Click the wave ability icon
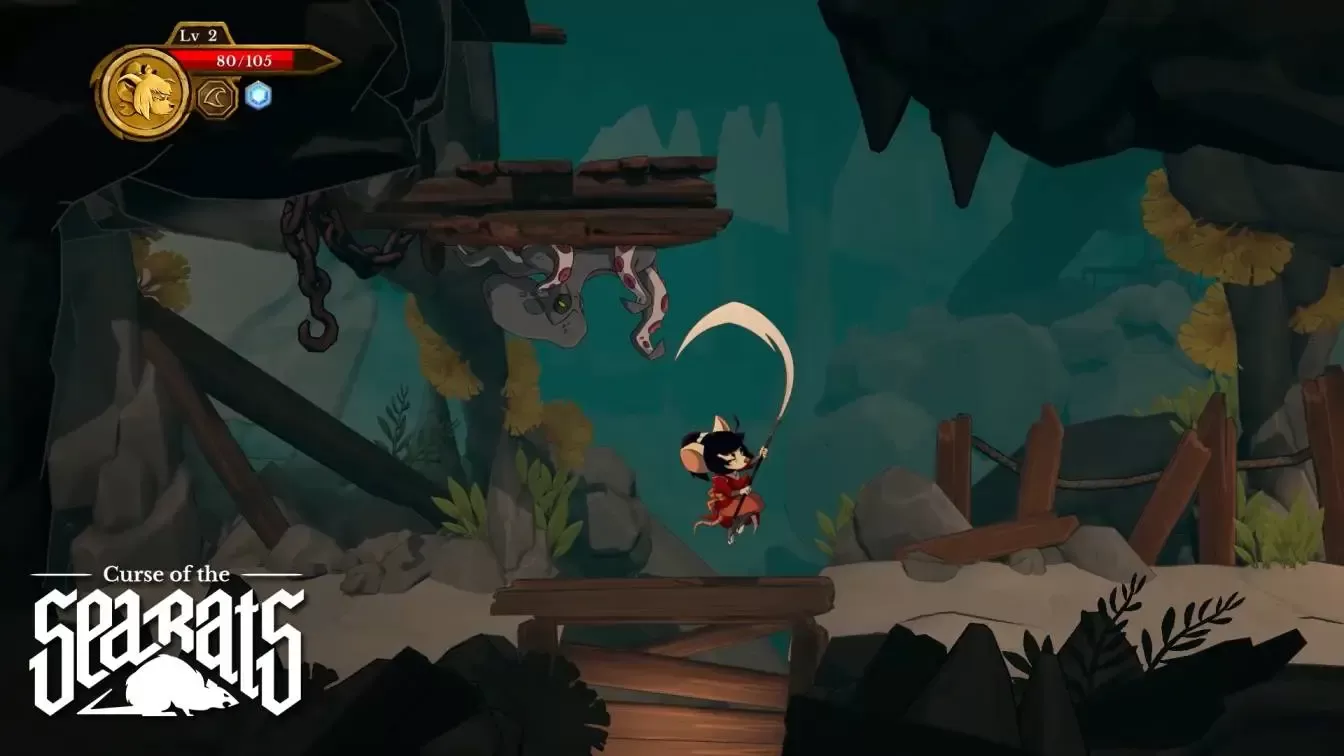This screenshot has height=756, width=1344. (213, 99)
